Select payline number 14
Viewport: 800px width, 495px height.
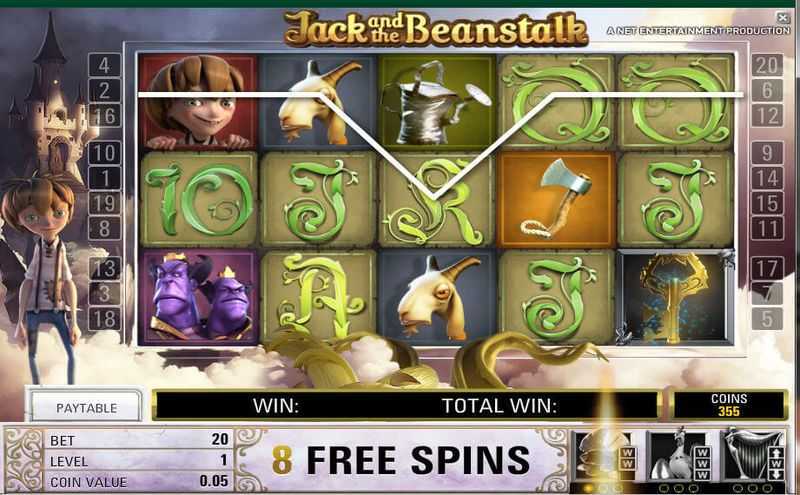coord(767,178)
